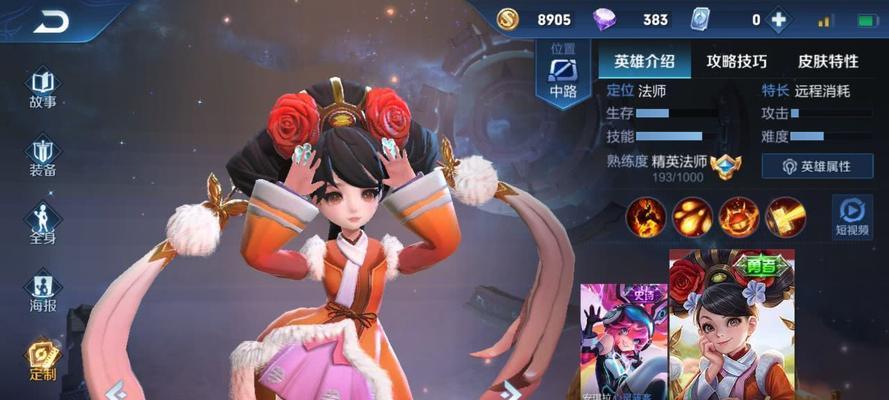Switch to the 英雄介绍 tab
Viewport: 889px width, 400px height.
[x=642, y=61]
